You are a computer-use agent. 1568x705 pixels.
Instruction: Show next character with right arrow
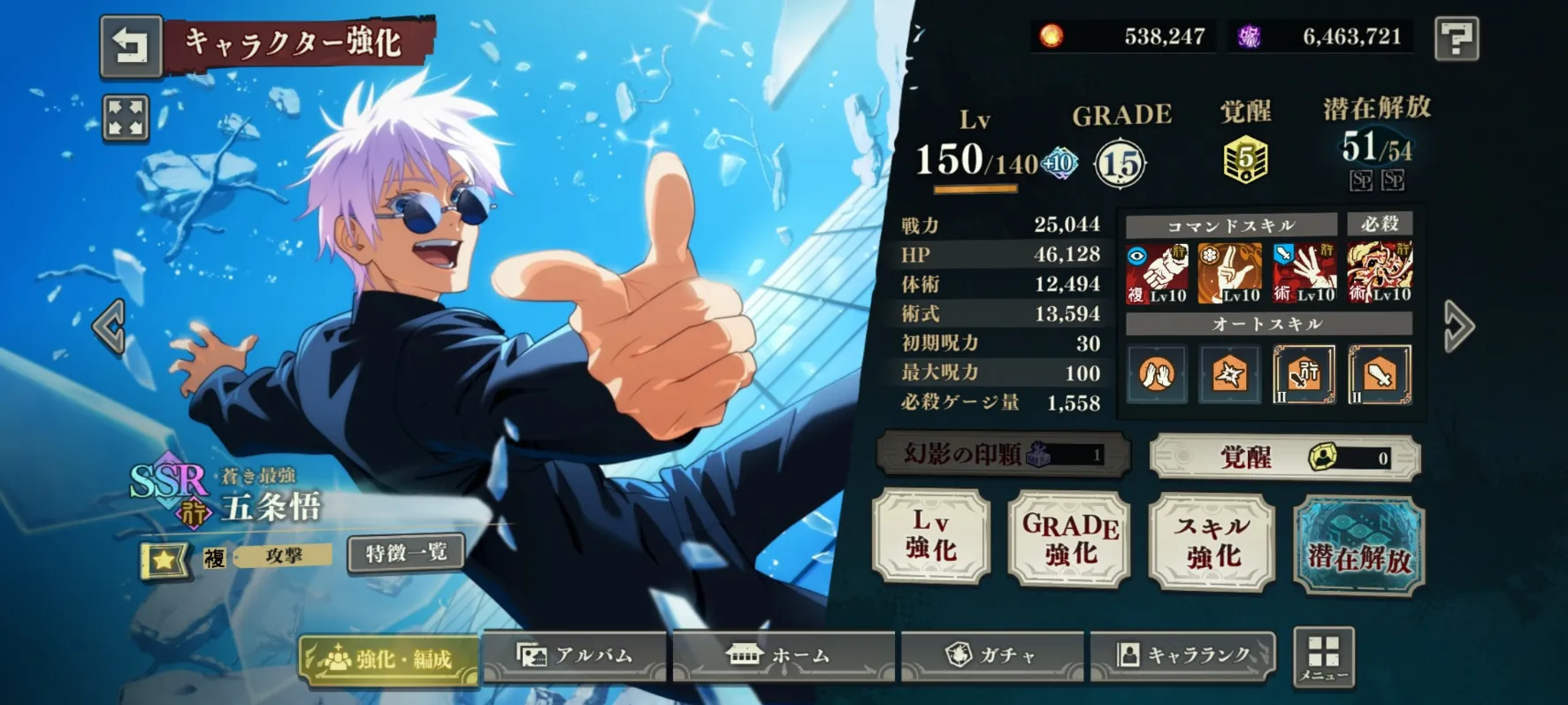[1459, 326]
